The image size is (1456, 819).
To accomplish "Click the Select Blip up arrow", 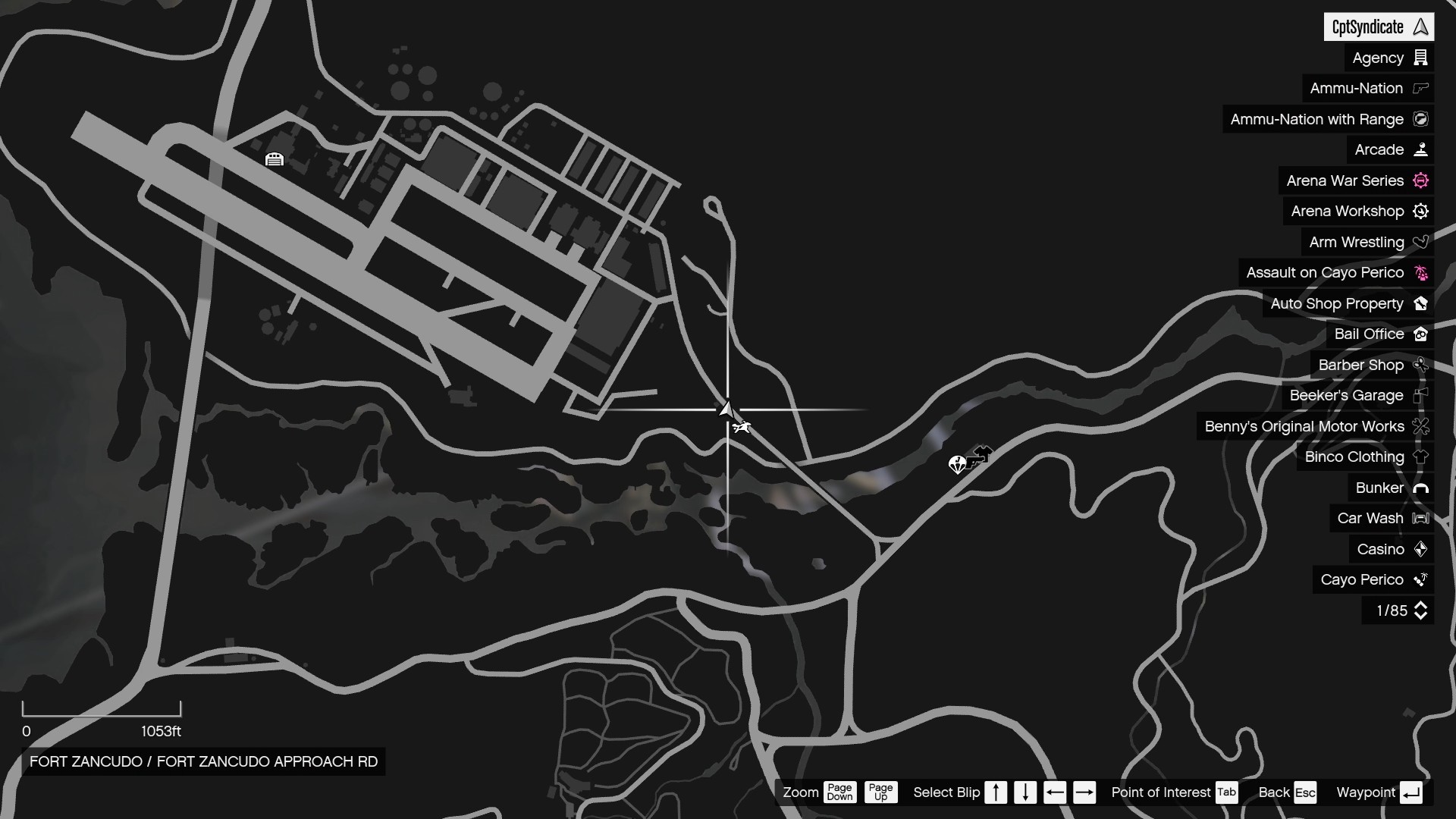I will click(x=996, y=792).
